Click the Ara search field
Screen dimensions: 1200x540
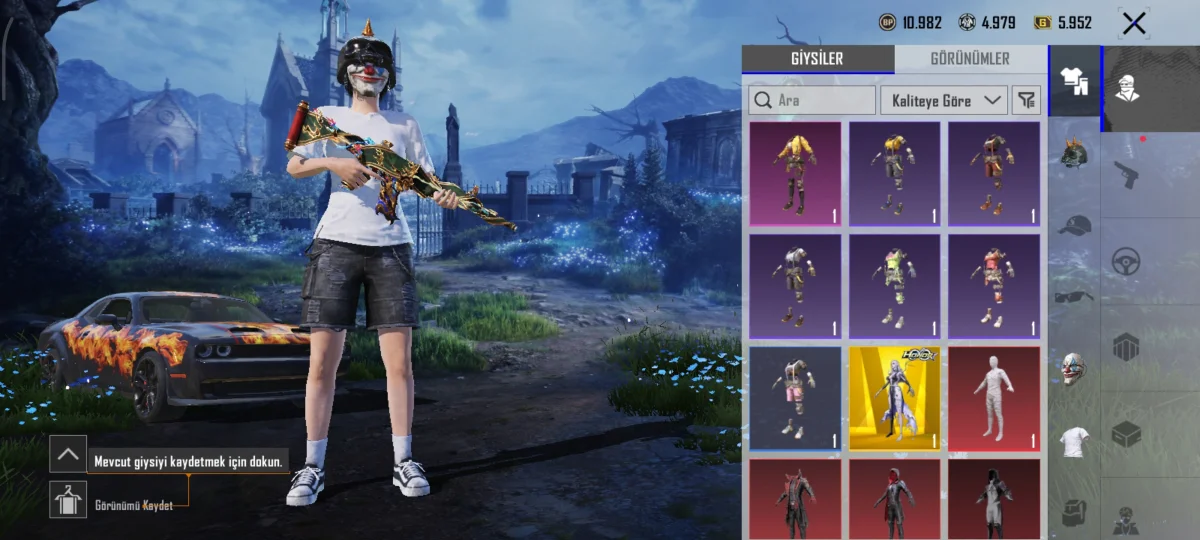tap(812, 100)
